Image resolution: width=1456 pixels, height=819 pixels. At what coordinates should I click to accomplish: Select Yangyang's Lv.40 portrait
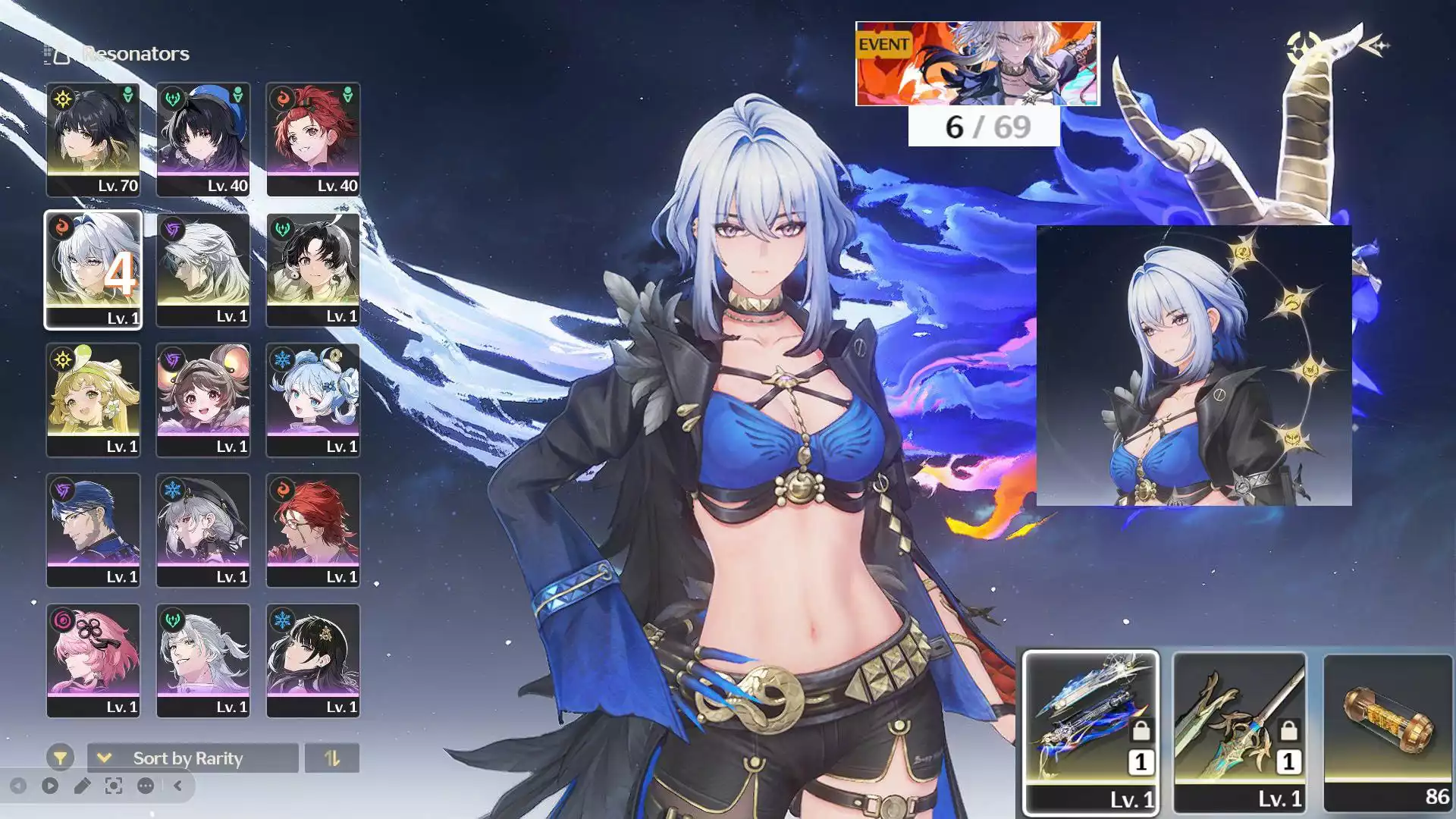tap(202, 139)
